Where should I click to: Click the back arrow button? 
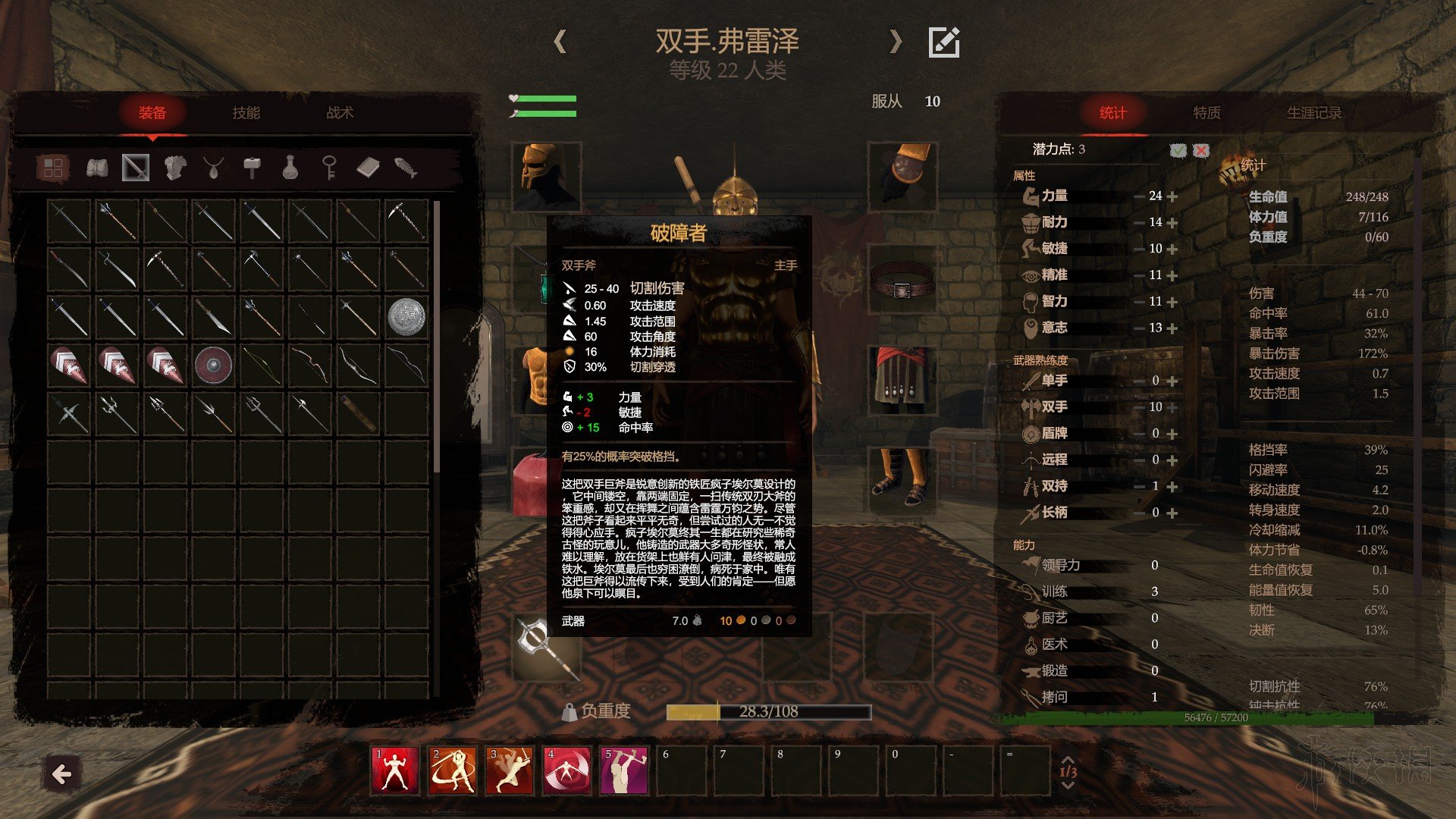(x=61, y=773)
